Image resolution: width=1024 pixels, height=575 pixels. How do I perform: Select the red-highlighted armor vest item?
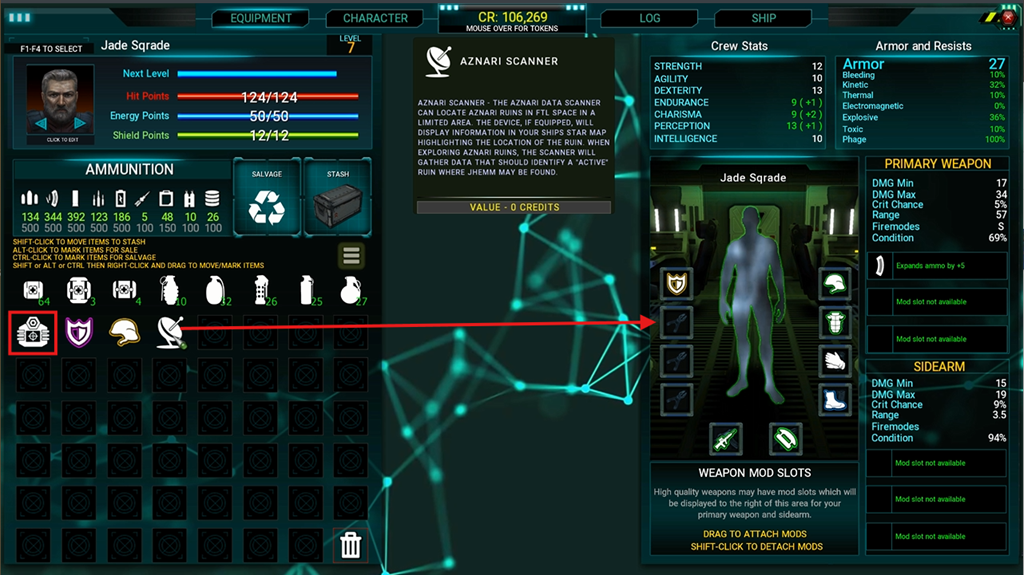coord(31,333)
